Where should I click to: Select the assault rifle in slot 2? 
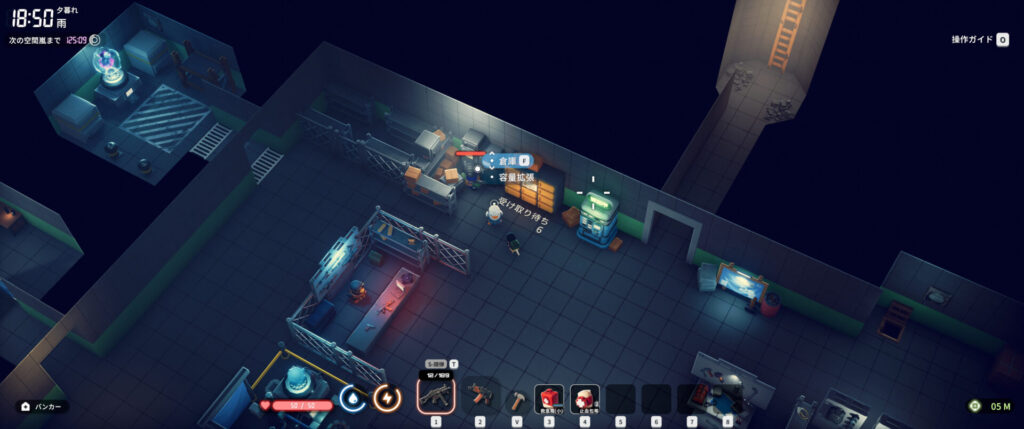click(480, 397)
